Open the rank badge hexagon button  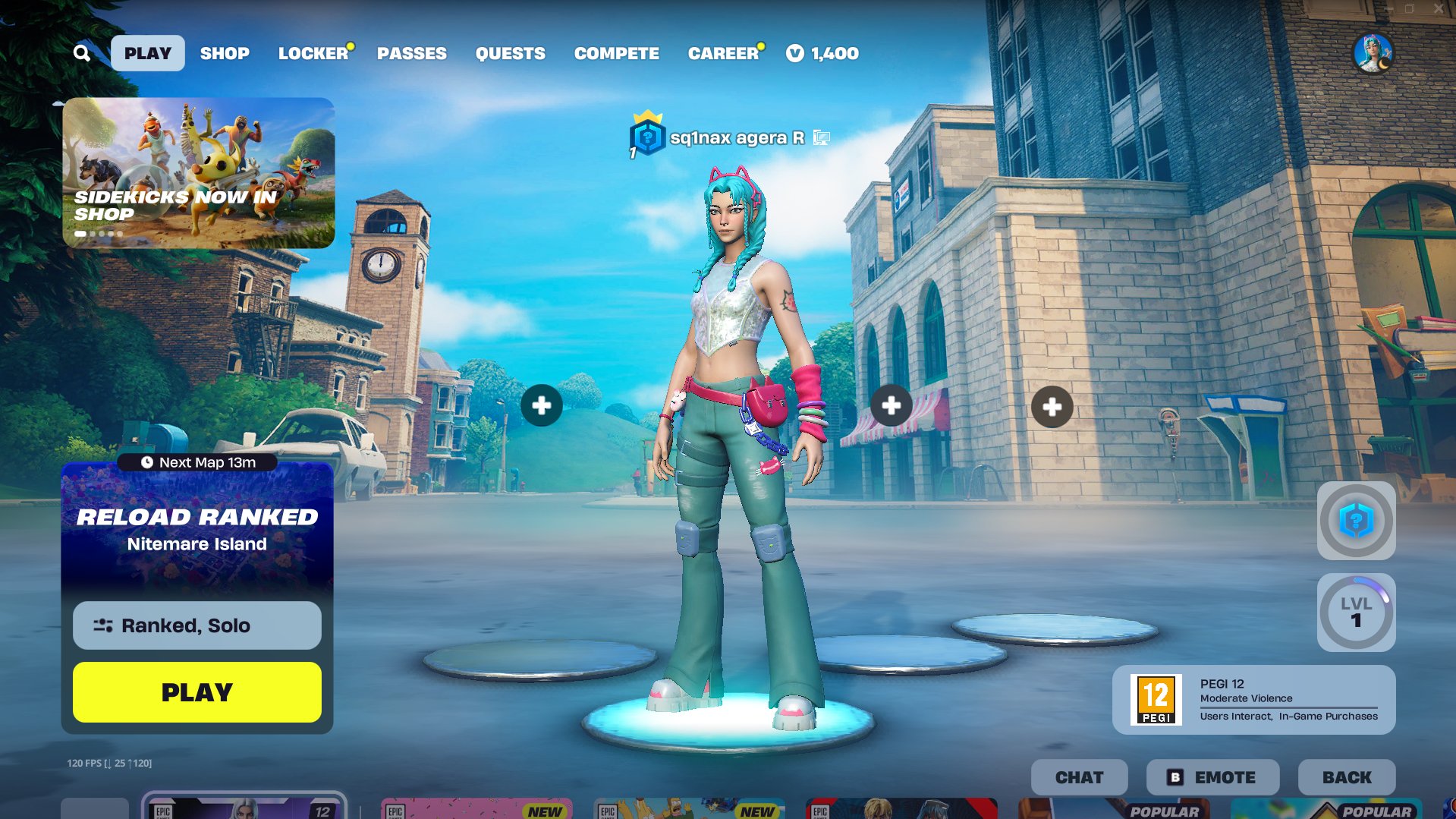(1356, 521)
